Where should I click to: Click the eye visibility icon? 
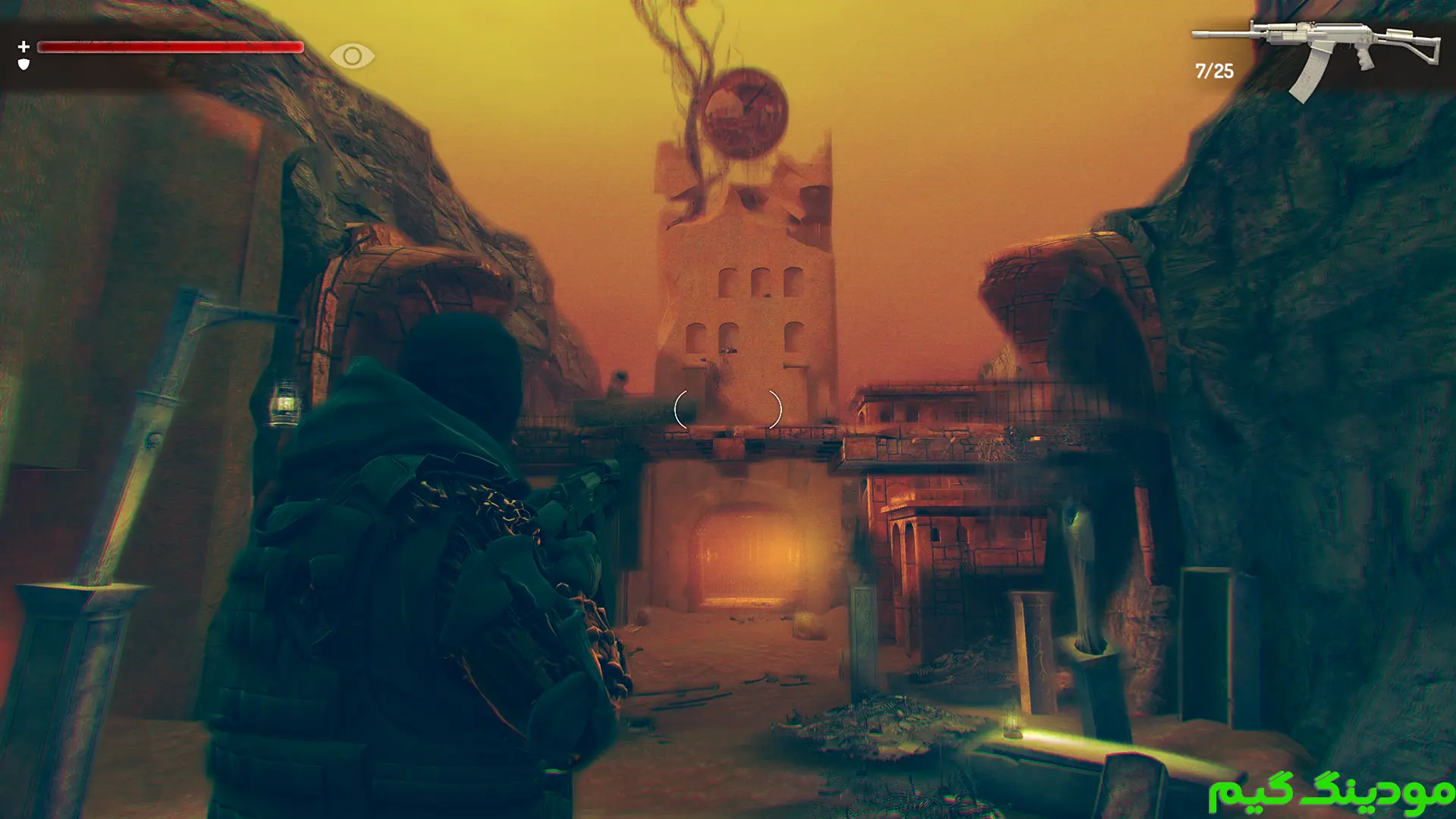pos(352,55)
